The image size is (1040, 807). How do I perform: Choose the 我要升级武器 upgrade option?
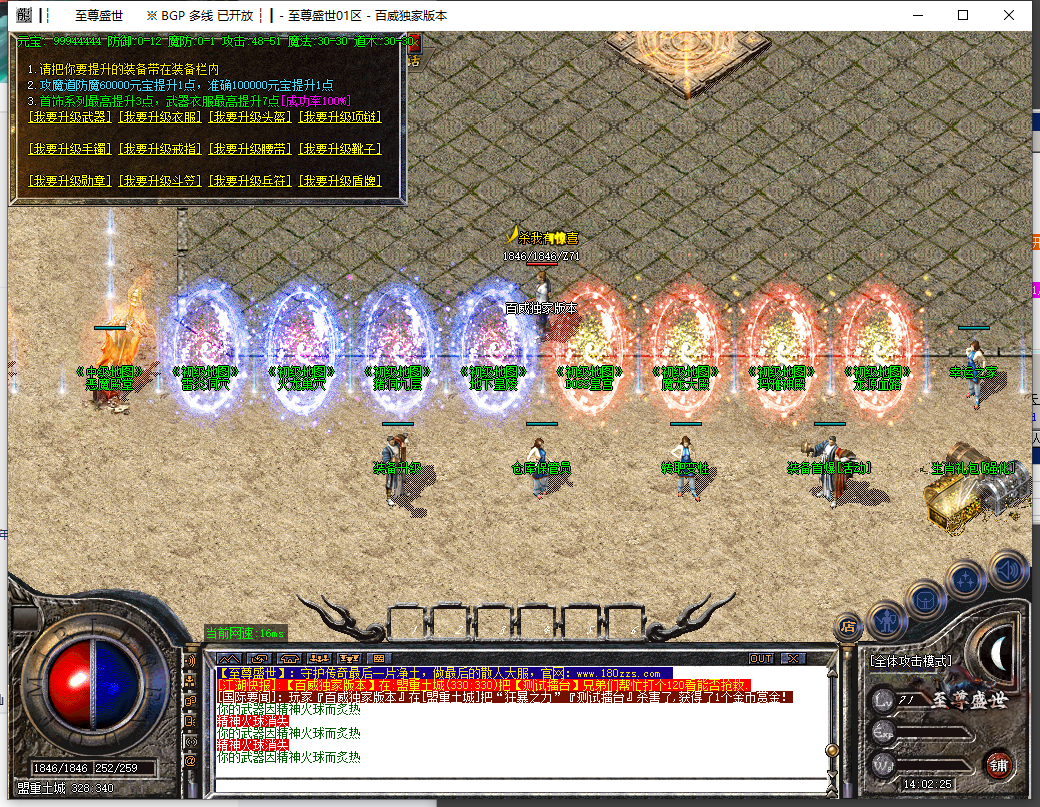(71, 117)
